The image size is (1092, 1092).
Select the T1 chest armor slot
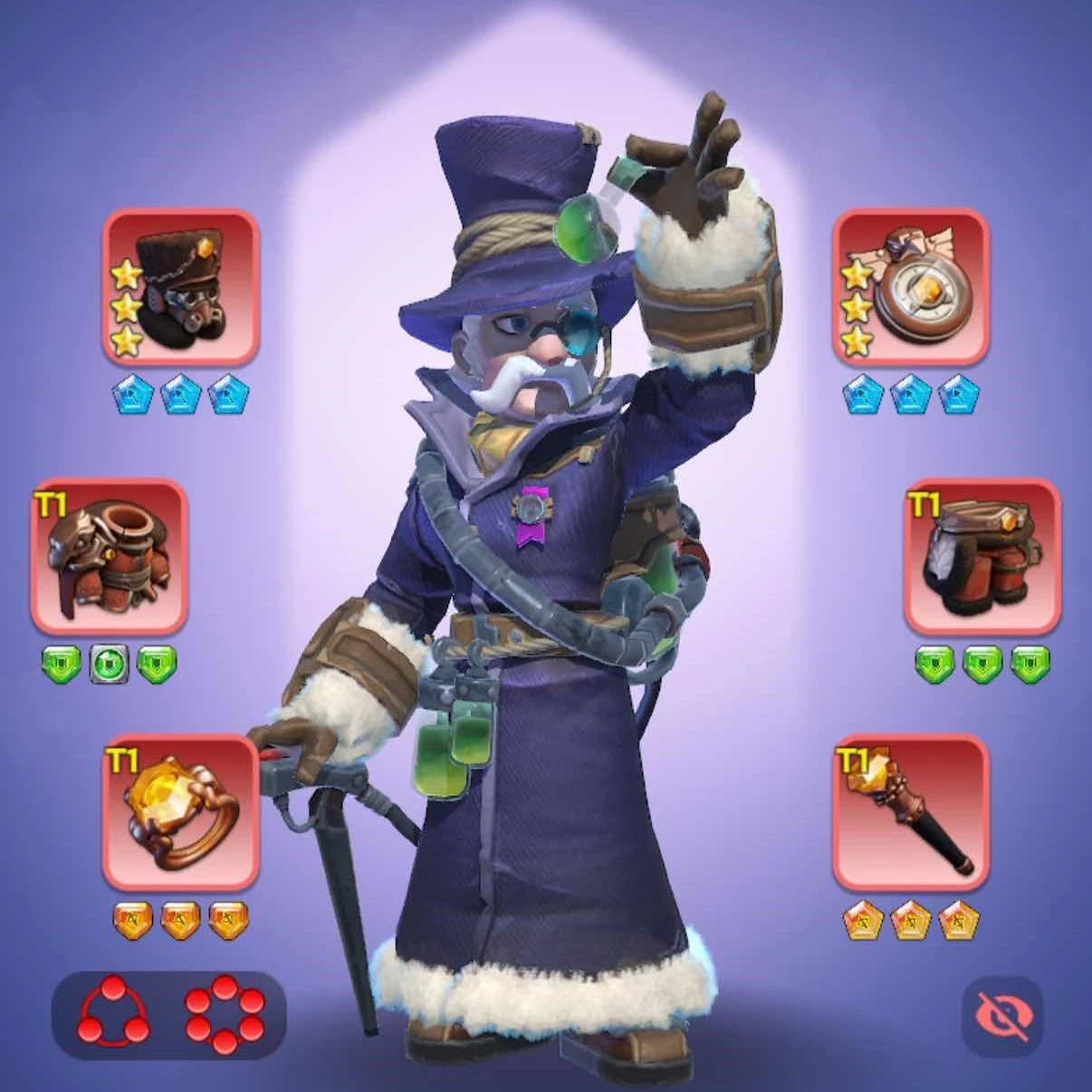point(109,556)
